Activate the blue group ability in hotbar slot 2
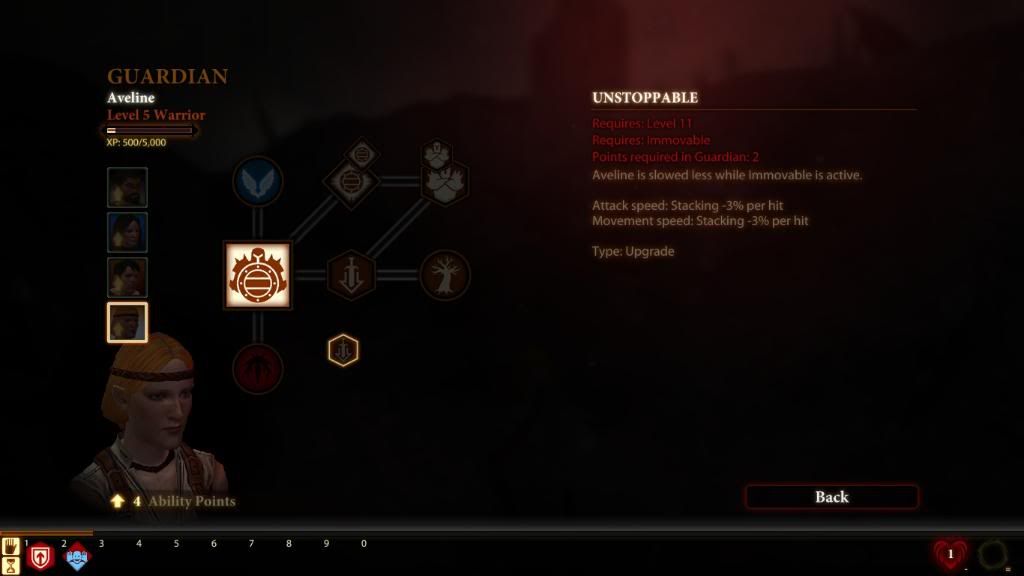The width and height of the screenshot is (1024, 576). [77, 558]
